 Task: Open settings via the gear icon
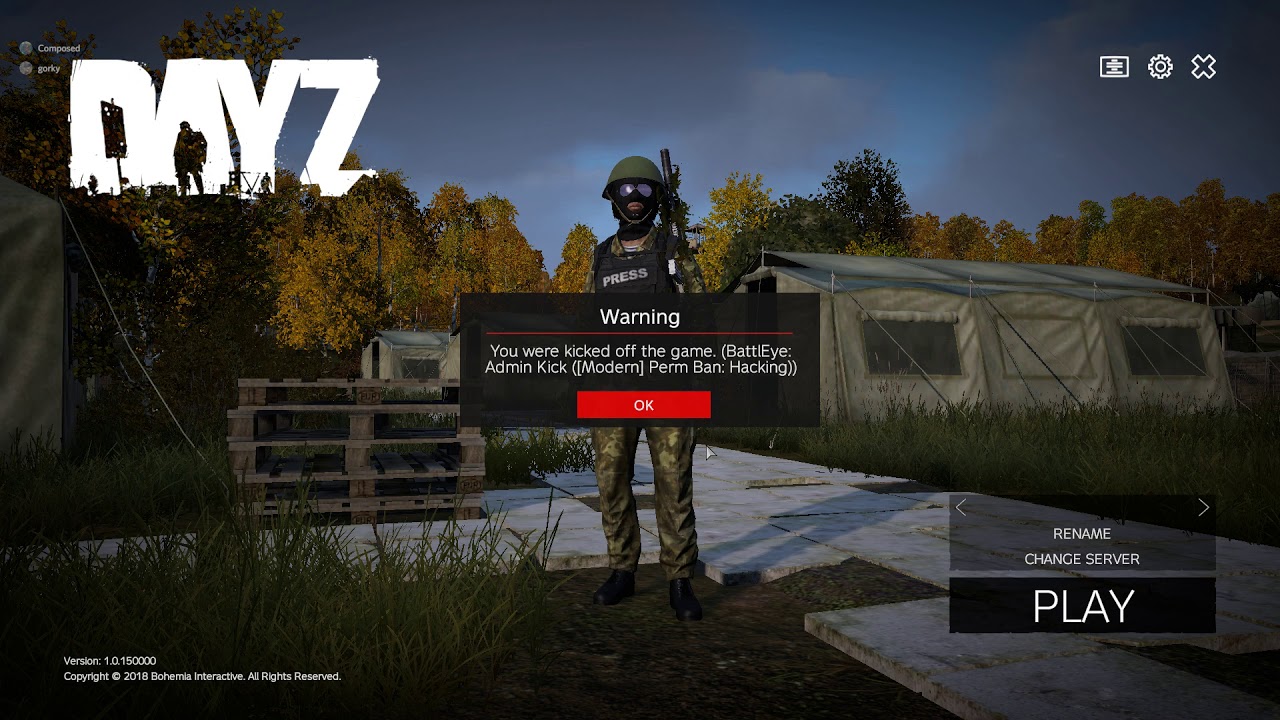pos(1160,67)
